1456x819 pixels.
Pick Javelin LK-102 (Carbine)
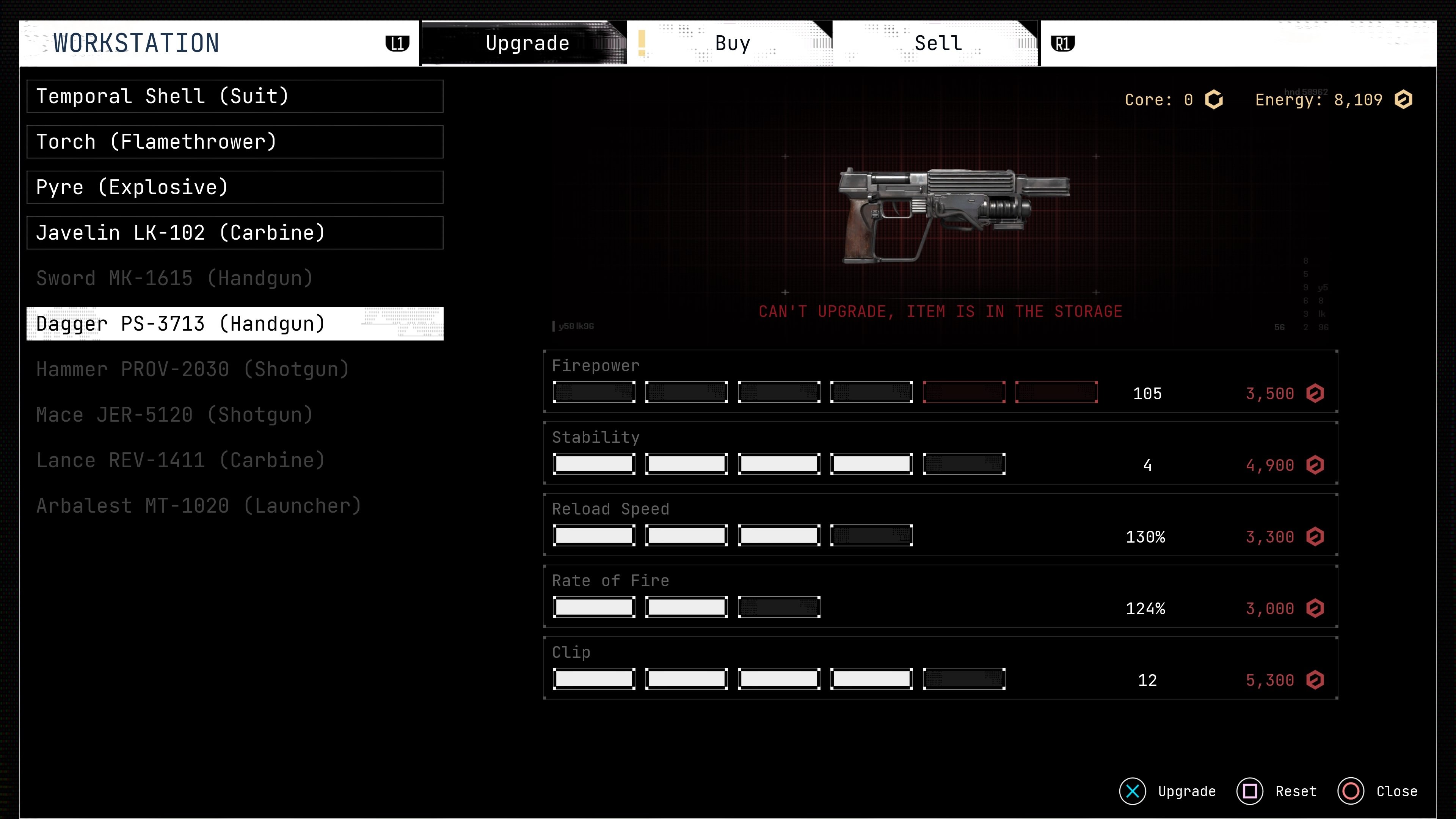(x=235, y=233)
